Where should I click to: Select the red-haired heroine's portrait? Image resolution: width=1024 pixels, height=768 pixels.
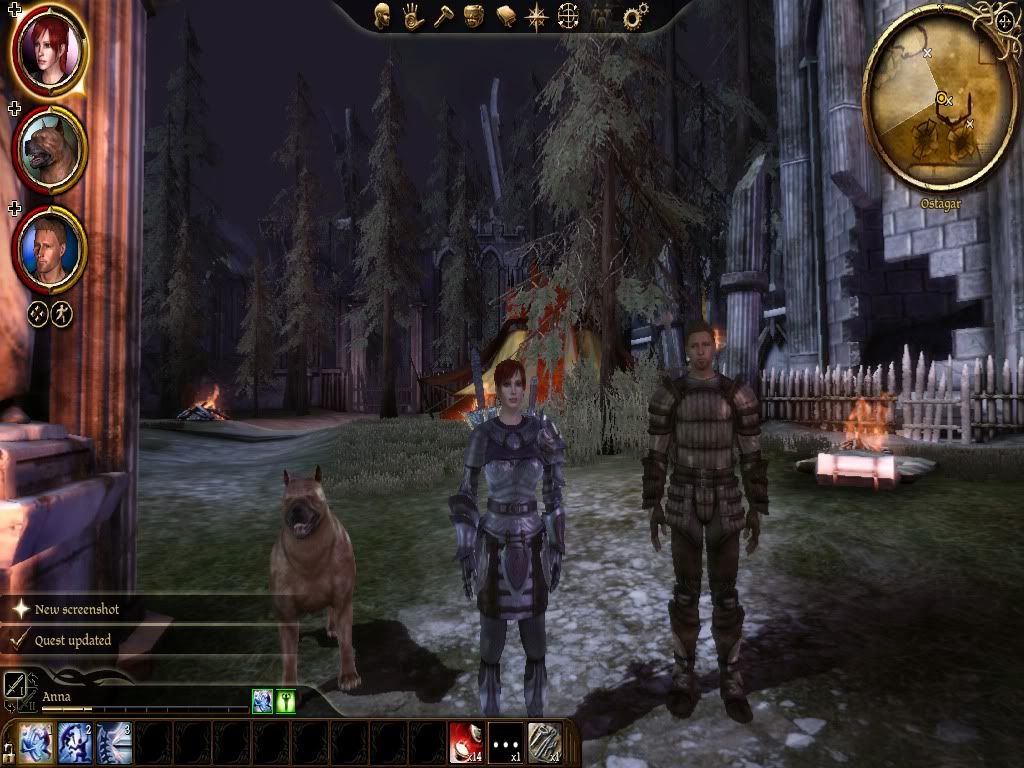coord(50,50)
